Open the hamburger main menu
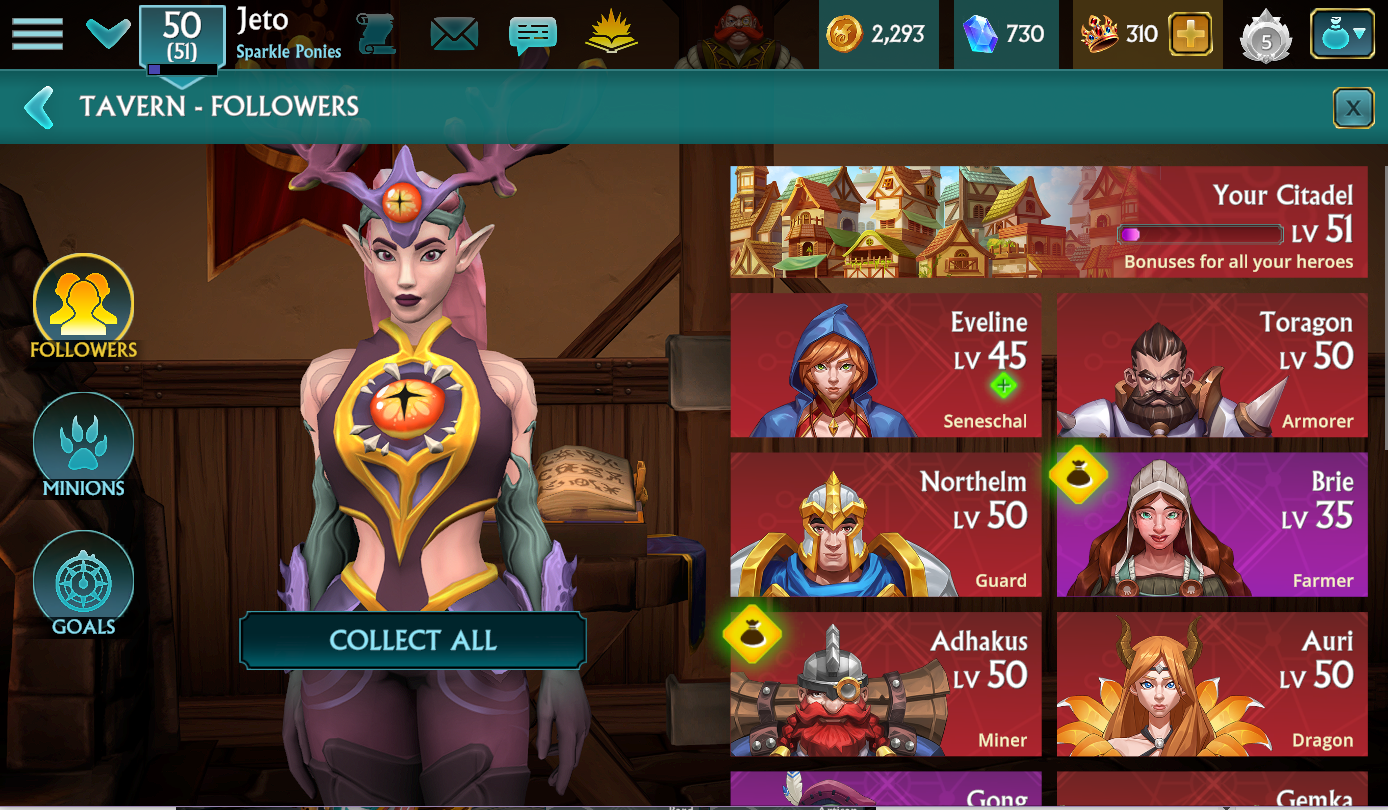 (37, 34)
